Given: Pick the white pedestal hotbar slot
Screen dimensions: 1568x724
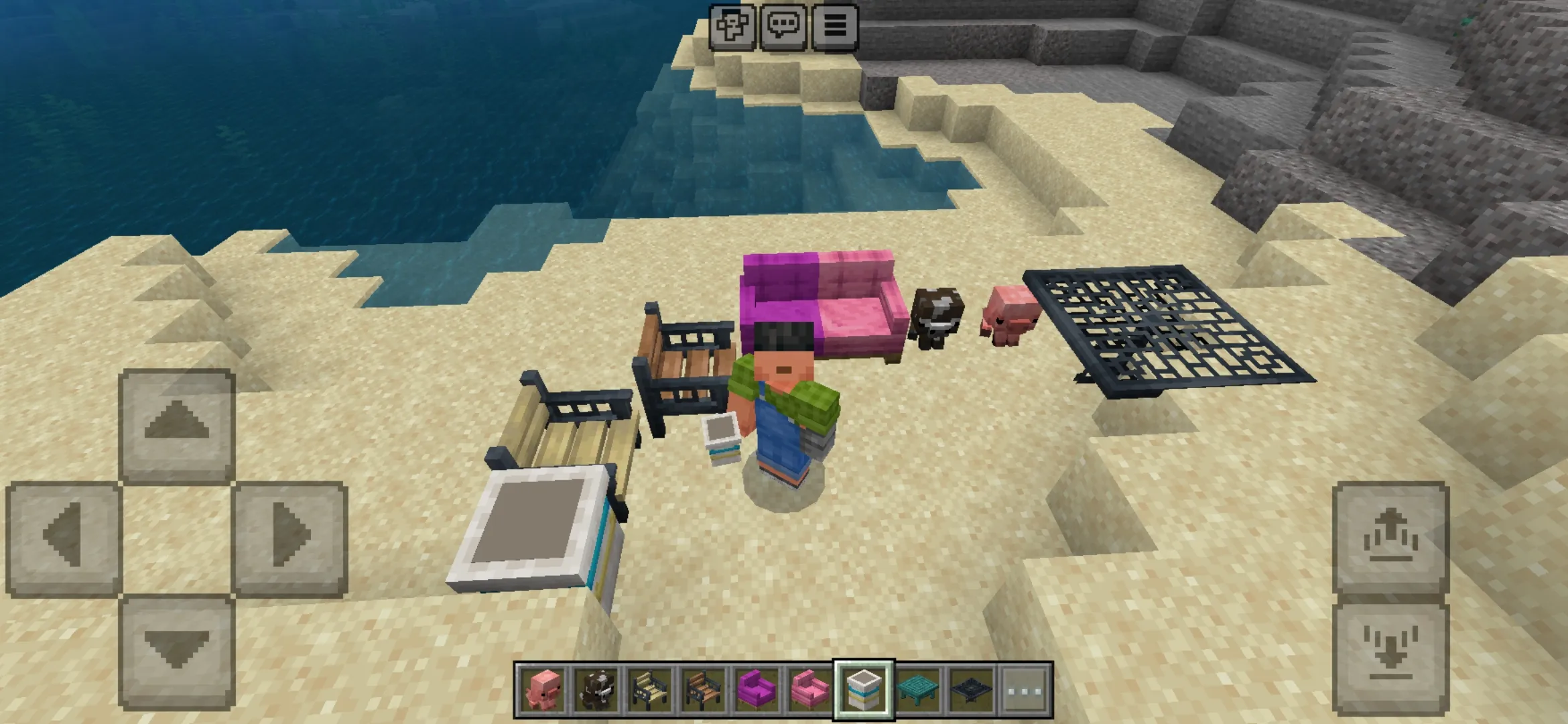Looking at the screenshot, I should [x=864, y=689].
